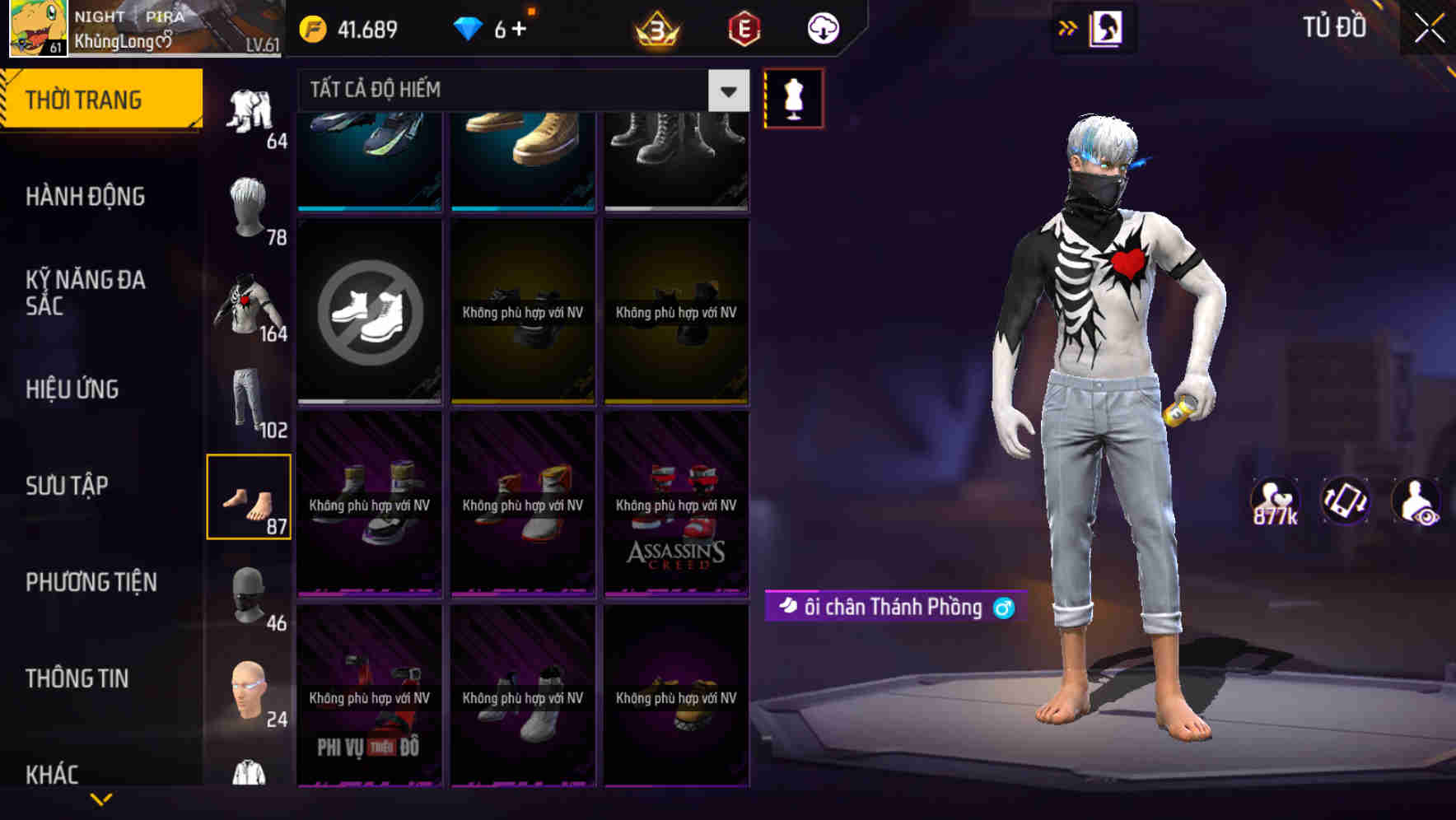The height and width of the screenshot is (820, 1456).
Task: Open the character preview eye icon
Action: coord(1418,502)
